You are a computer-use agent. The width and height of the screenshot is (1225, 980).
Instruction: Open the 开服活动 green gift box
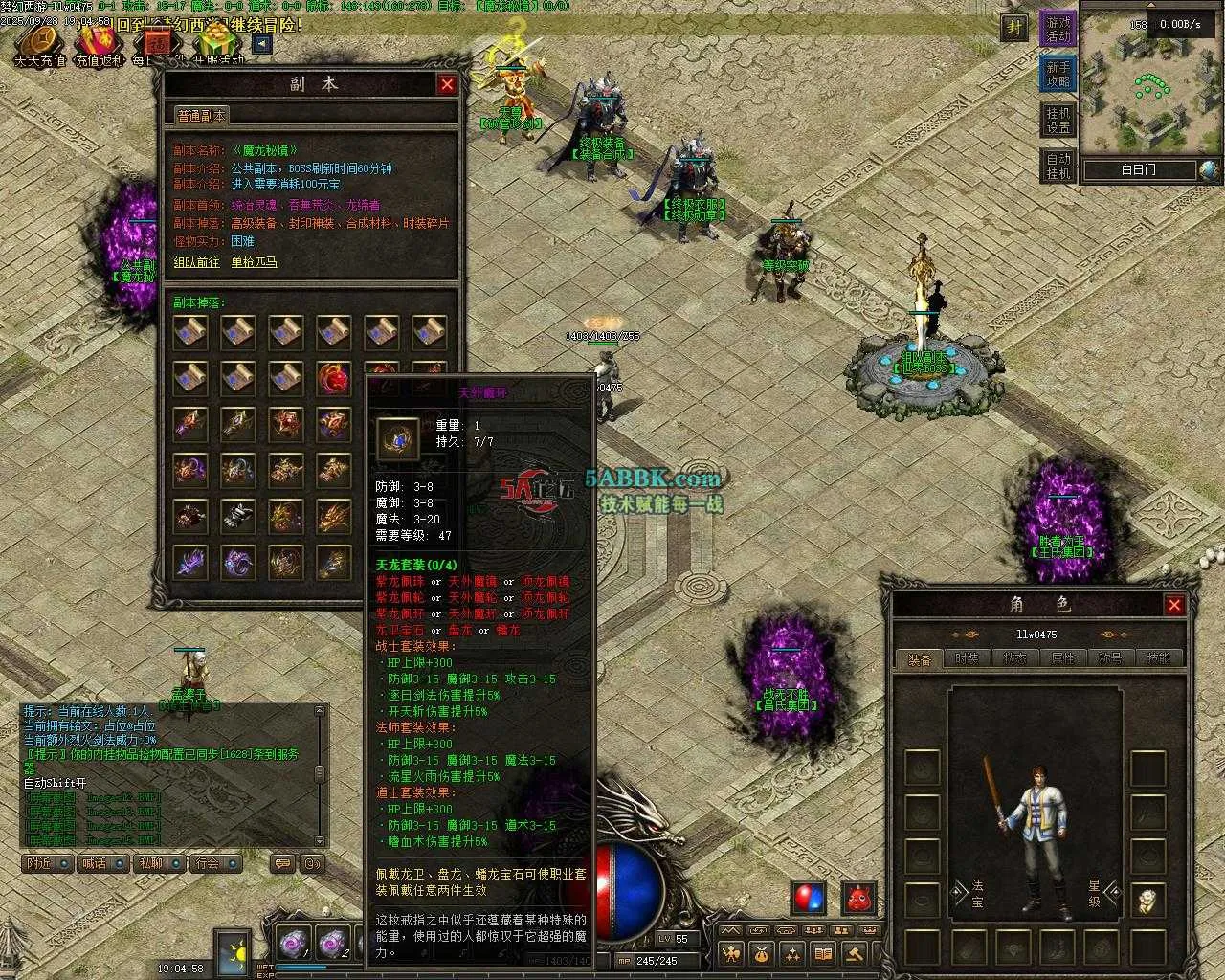218,43
